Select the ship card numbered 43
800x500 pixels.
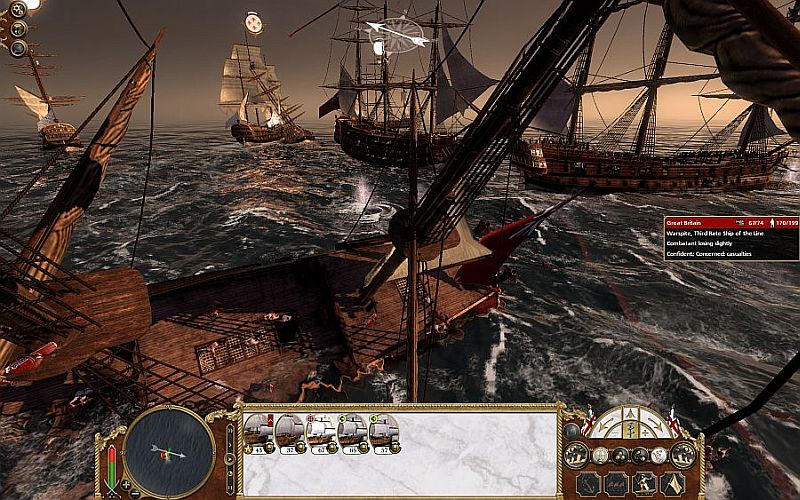tap(260, 432)
